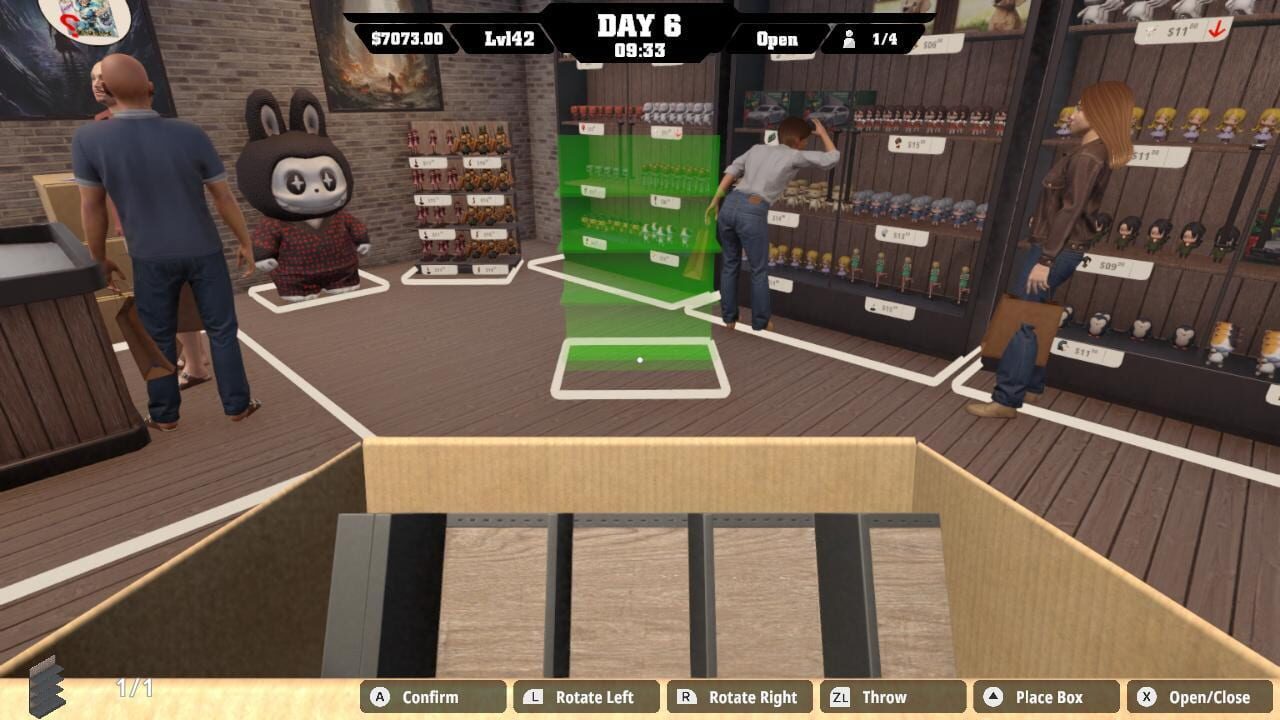The height and width of the screenshot is (720, 1280).
Task: Click the R Rotate Right button icon
Action: coord(683,697)
